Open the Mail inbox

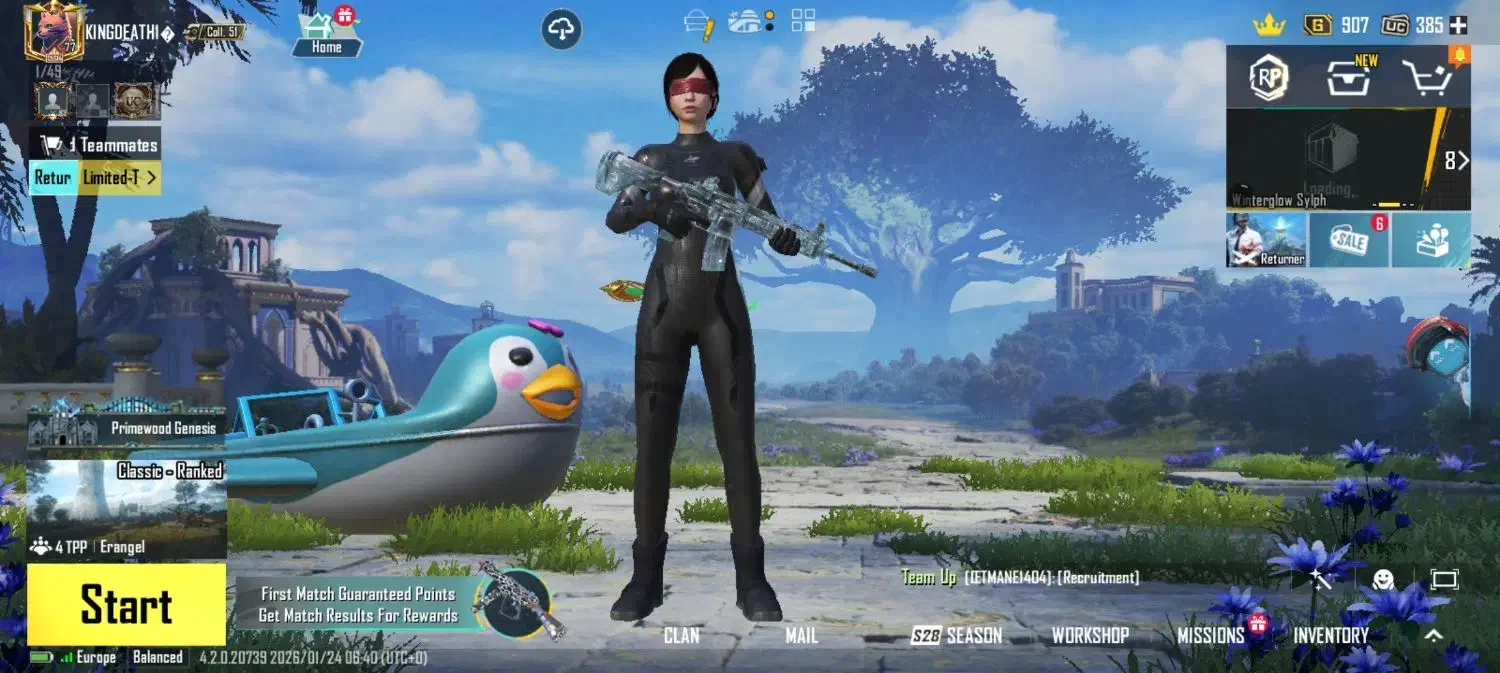coord(801,635)
